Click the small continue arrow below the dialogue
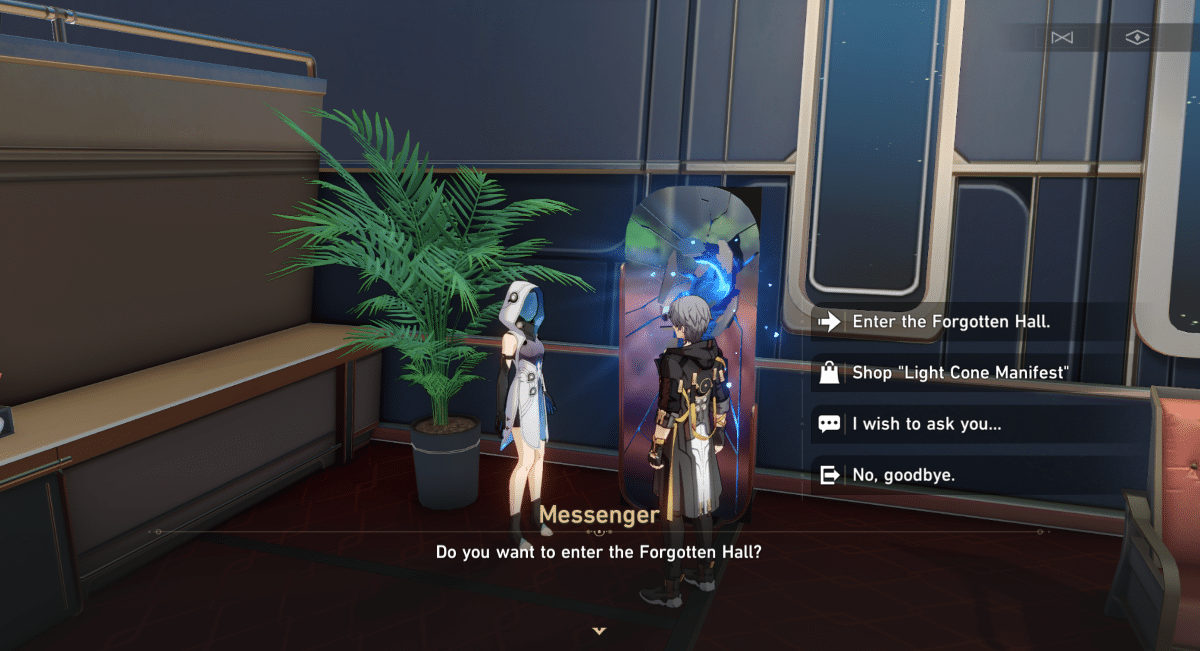 (599, 631)
